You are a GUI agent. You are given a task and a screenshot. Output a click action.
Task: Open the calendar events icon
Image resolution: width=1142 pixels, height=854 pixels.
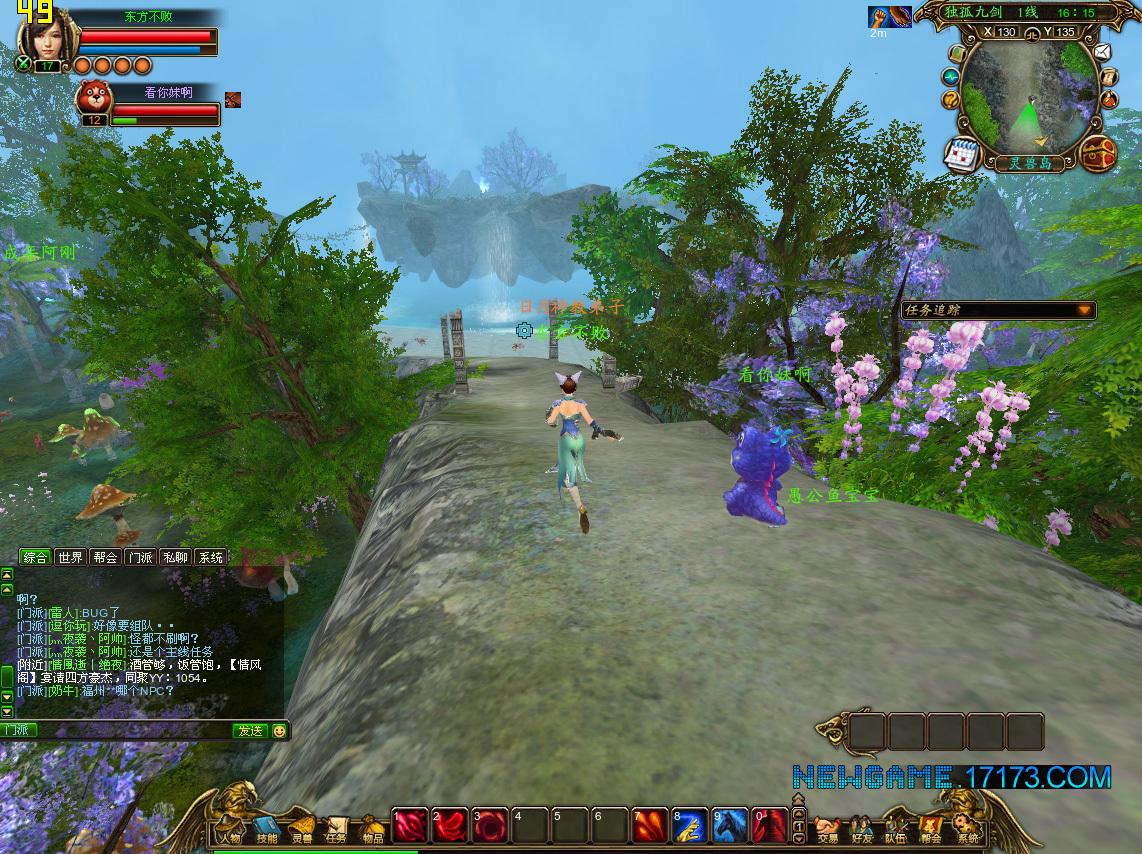pos(962,155)
